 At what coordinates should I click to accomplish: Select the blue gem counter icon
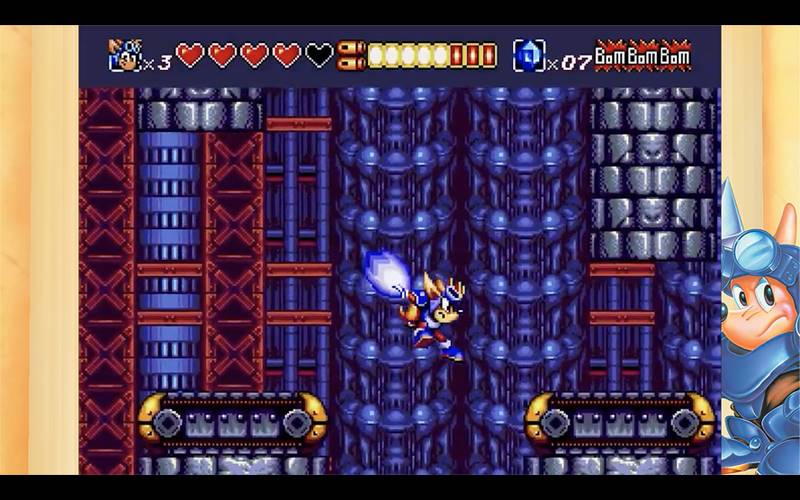click(x=528, y=55)
